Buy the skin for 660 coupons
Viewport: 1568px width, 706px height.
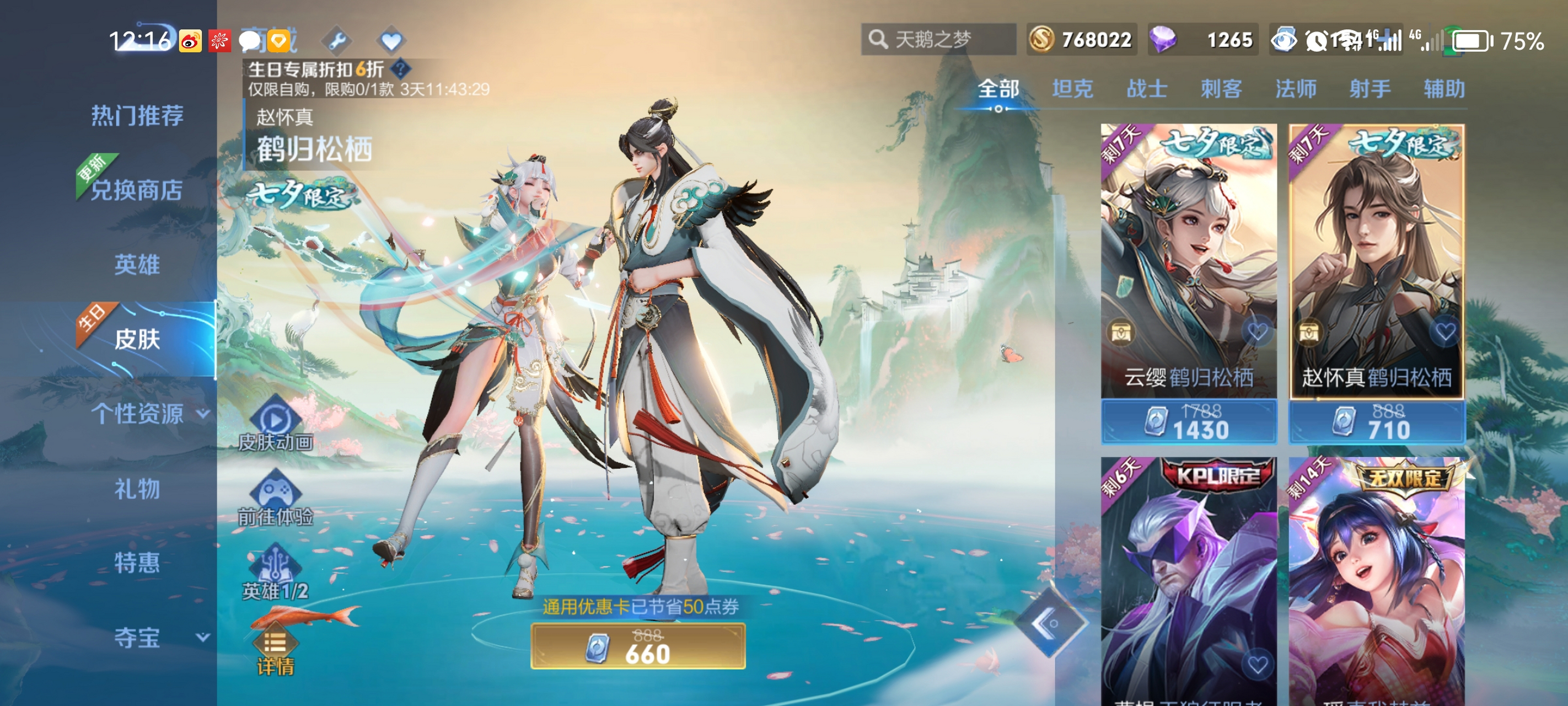coord(638,647)
